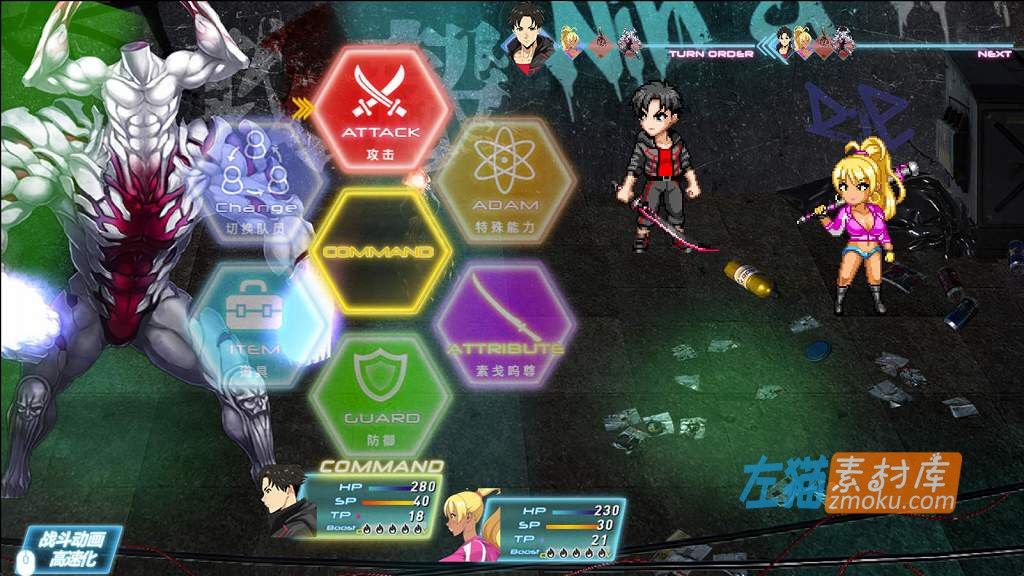
Task: Open the Item toolbox hexagon
Action: (256, 325)
